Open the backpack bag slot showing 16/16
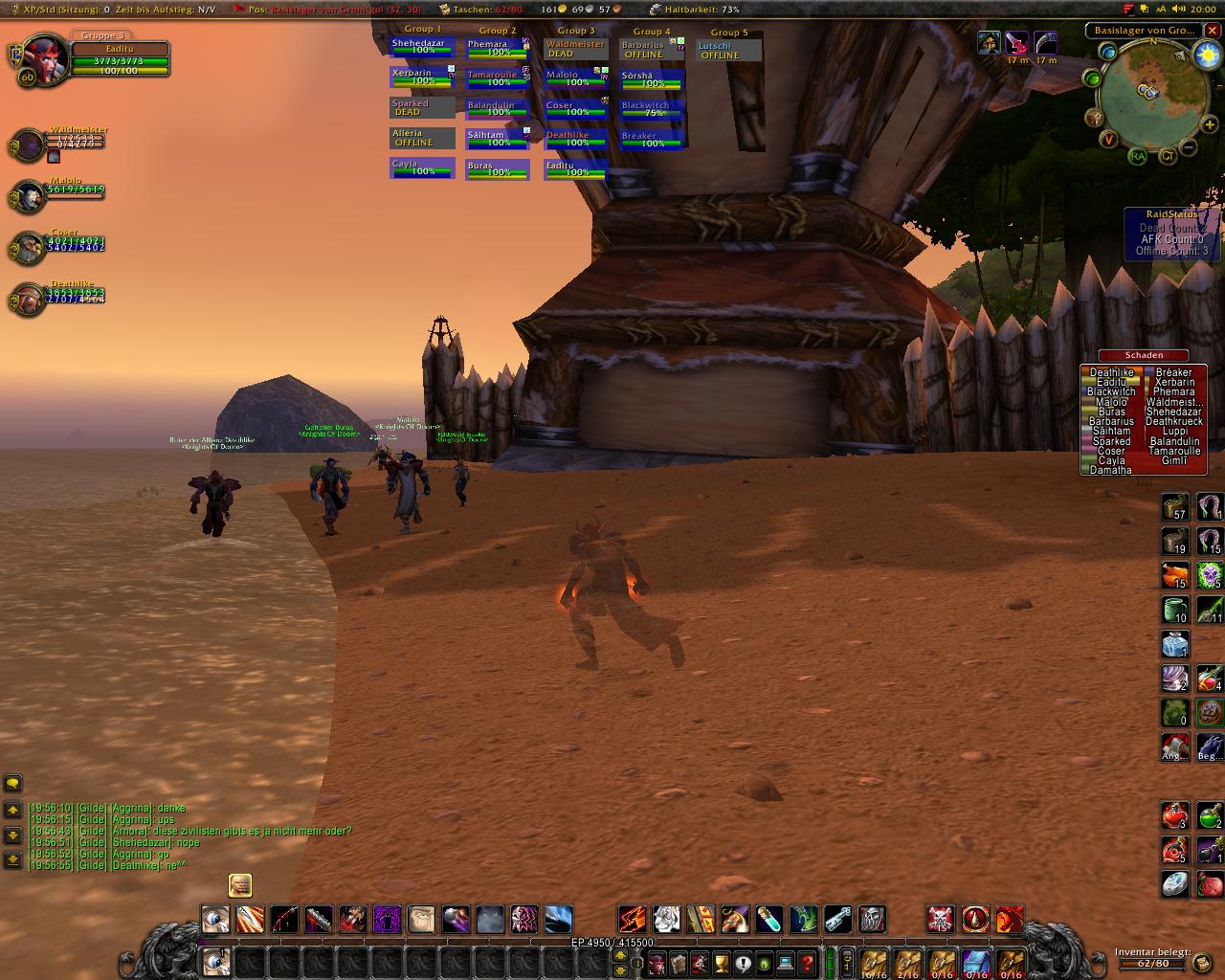The width and height of the screenshot is (1225, 980). (873, 962)
